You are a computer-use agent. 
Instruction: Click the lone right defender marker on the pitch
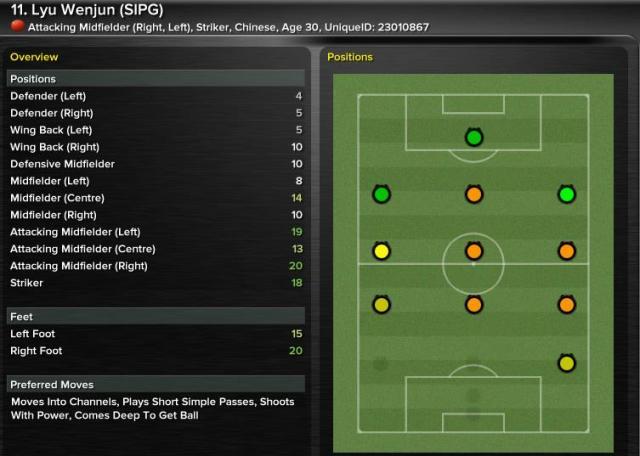pos(566,363)
